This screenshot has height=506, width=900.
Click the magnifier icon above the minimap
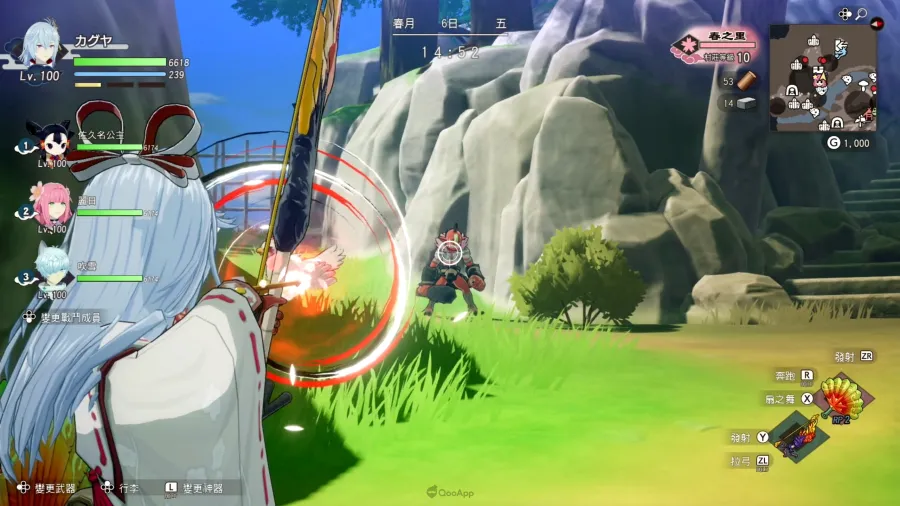[860, 14]
